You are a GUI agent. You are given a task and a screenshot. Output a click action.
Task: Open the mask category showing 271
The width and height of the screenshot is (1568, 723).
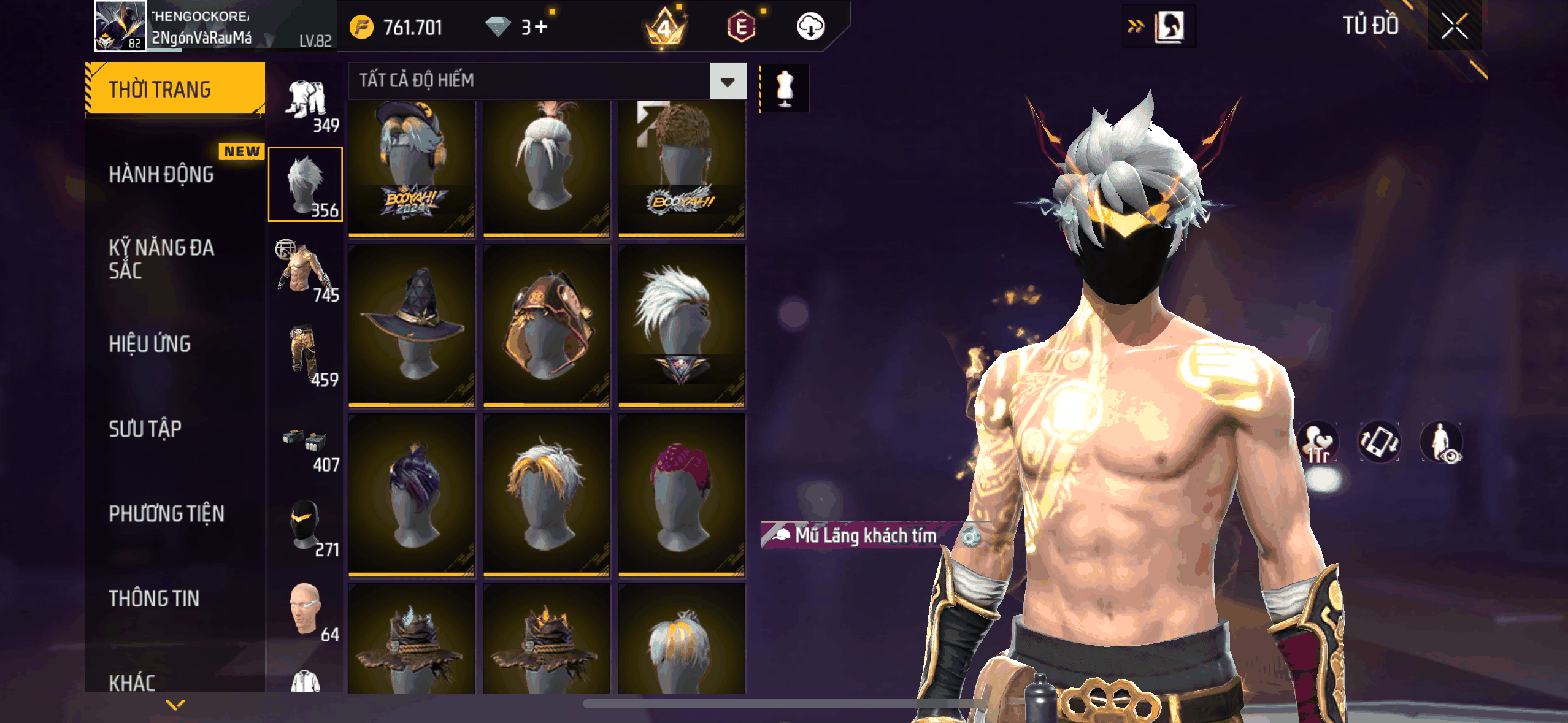tap(306, 527)
